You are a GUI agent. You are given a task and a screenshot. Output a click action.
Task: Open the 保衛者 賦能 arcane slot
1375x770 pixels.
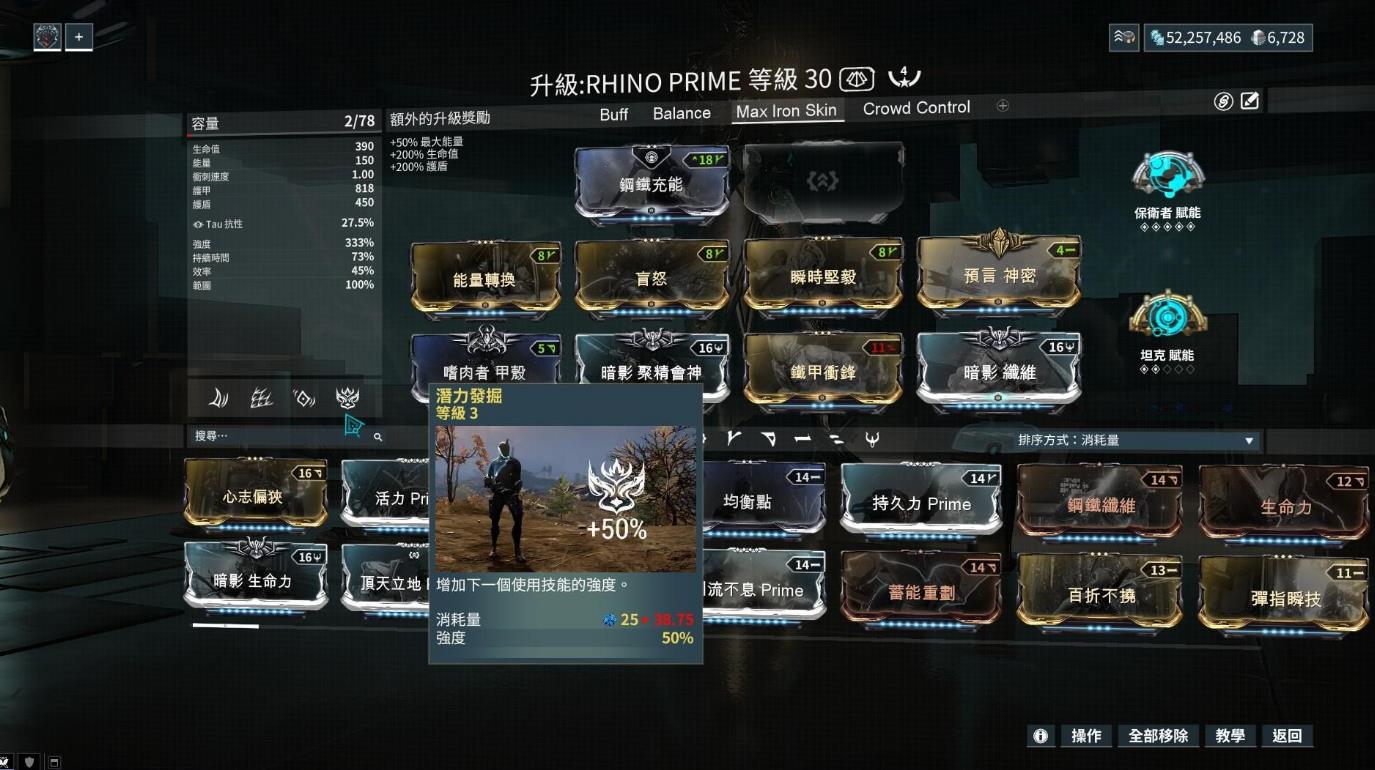[x=1166, y=170]
